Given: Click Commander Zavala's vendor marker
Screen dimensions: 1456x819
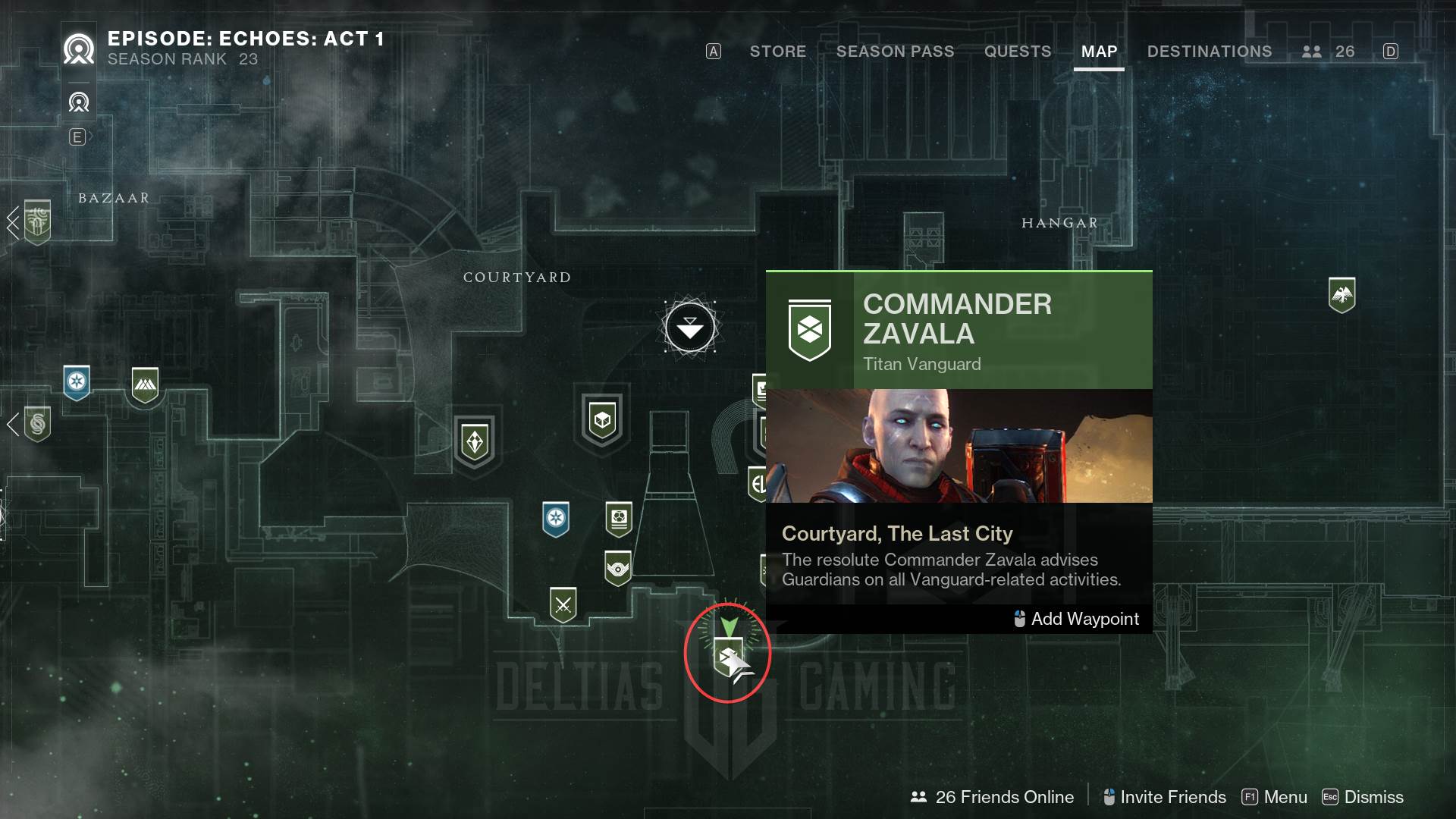Looking at the screenshot, I should pyautogui.click(x=728, y=657).
